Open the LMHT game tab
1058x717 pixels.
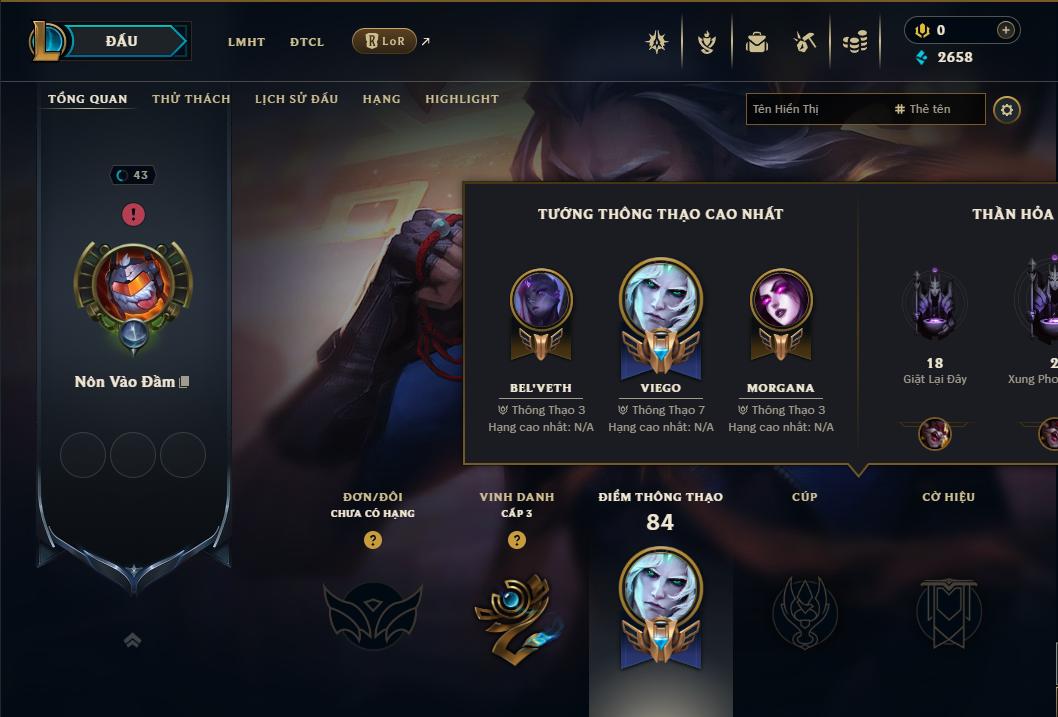[x=246, y=42]
